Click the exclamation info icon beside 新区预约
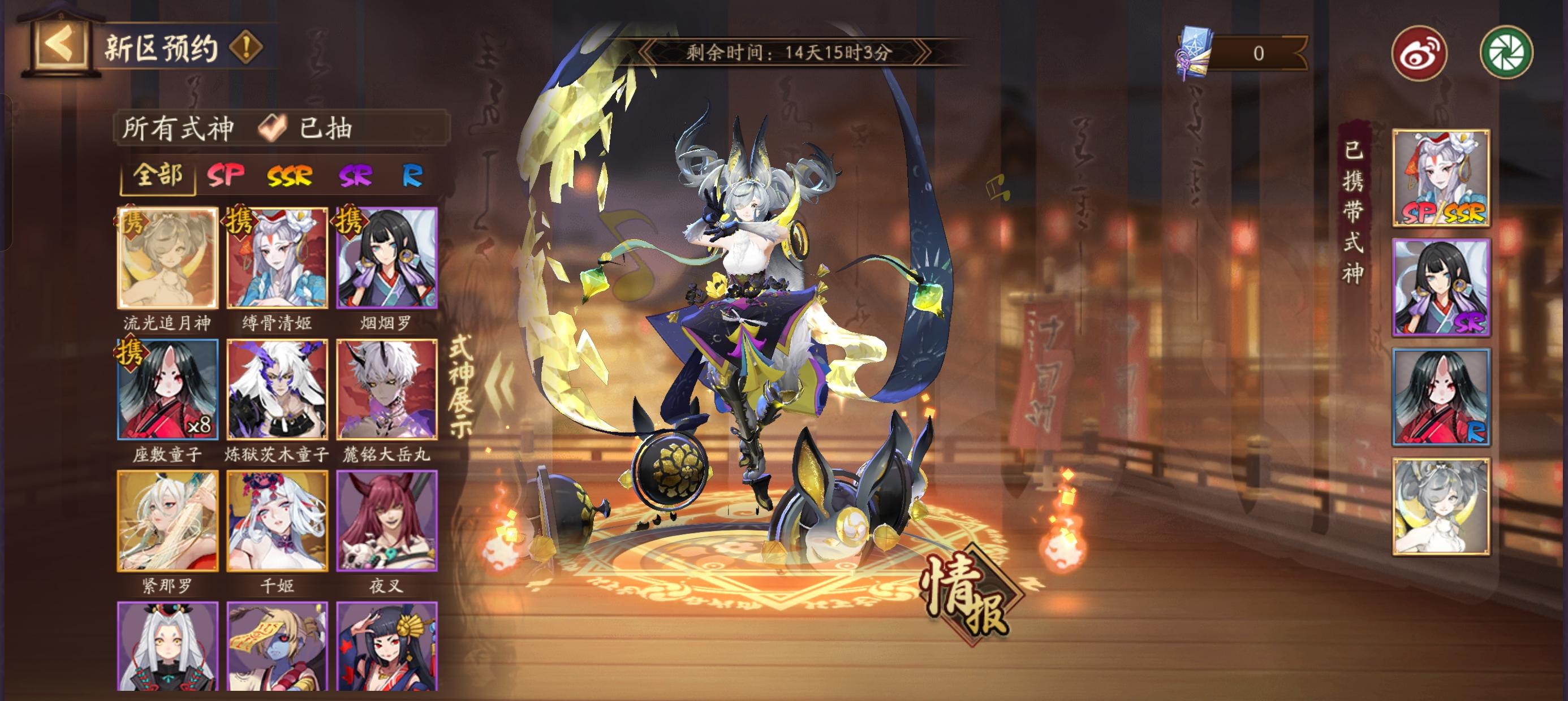Image resolution: width=1568 pixels, height=701 pixels. click(246, 48)
